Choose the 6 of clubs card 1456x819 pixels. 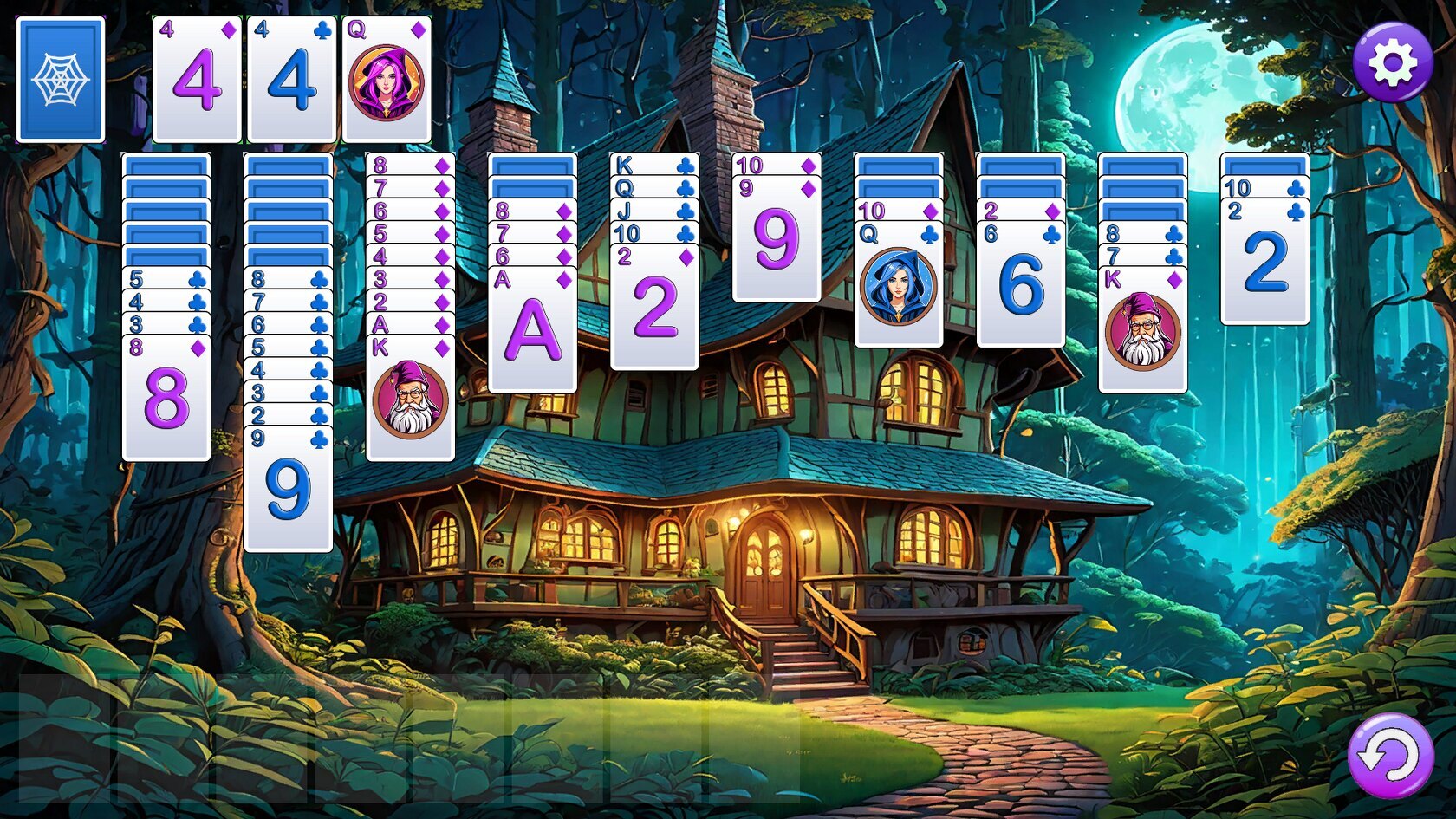point(1020,286)
